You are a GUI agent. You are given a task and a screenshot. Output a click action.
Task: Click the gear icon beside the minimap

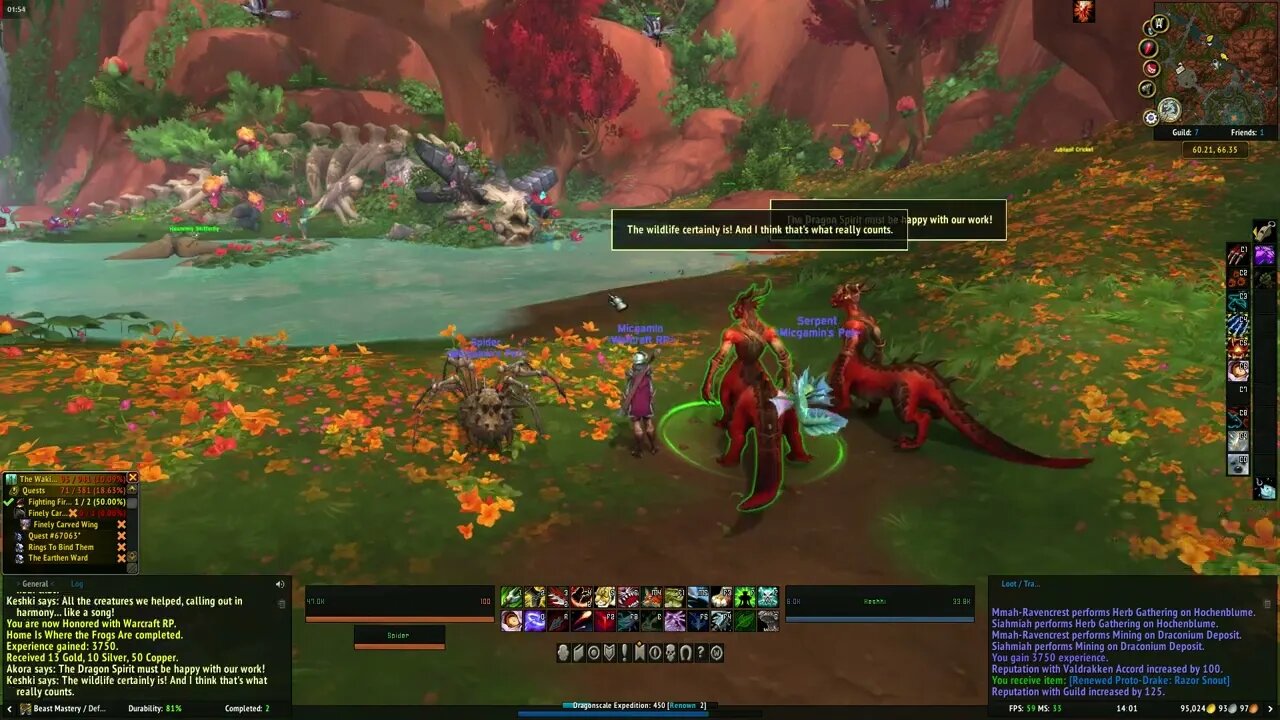click(x=1150, y=117)
